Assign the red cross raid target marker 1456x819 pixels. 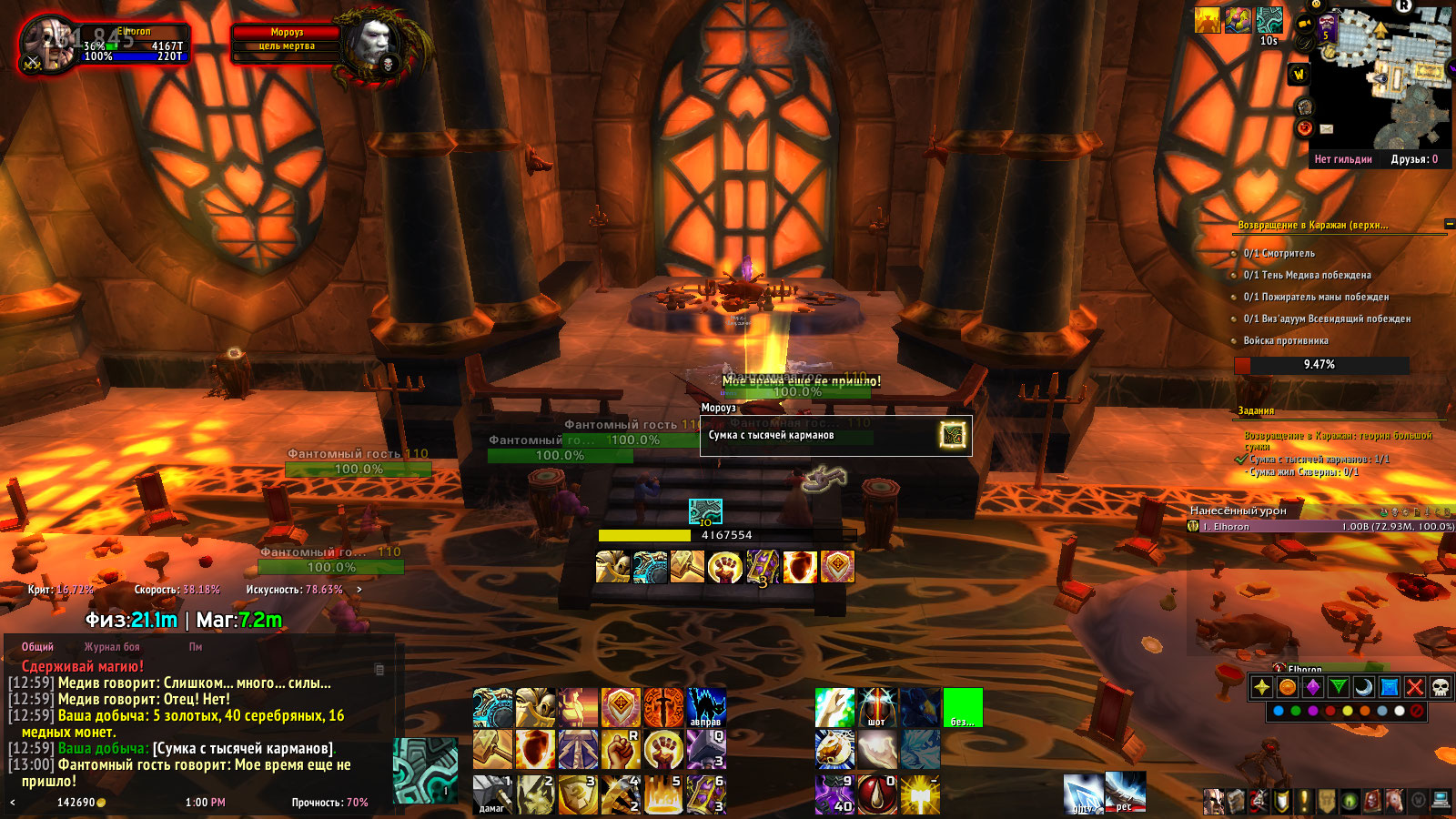1415,687
